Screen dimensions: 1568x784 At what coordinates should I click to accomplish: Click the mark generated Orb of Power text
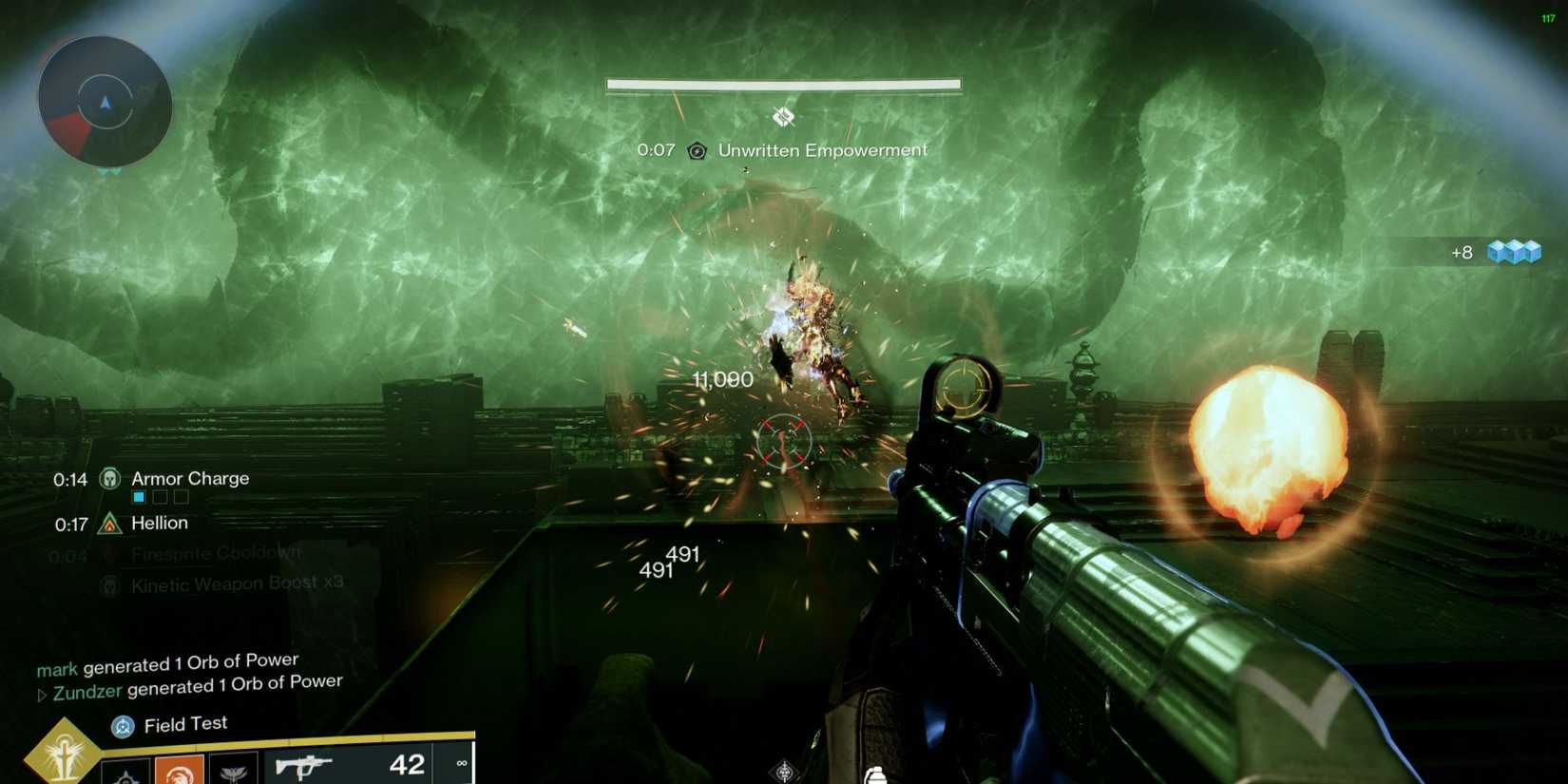[166, 660]
